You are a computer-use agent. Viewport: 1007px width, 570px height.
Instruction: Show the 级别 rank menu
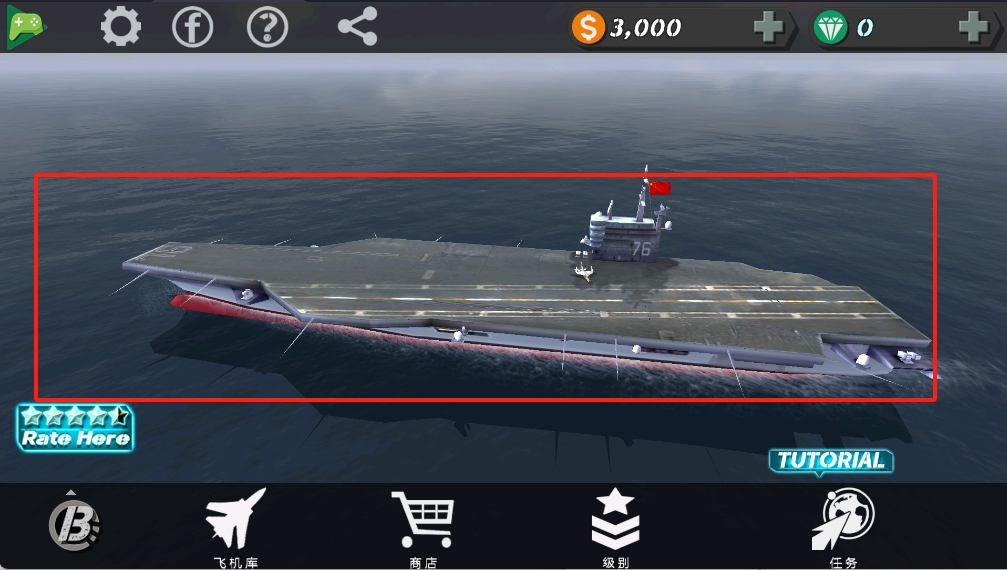(615, 526)
